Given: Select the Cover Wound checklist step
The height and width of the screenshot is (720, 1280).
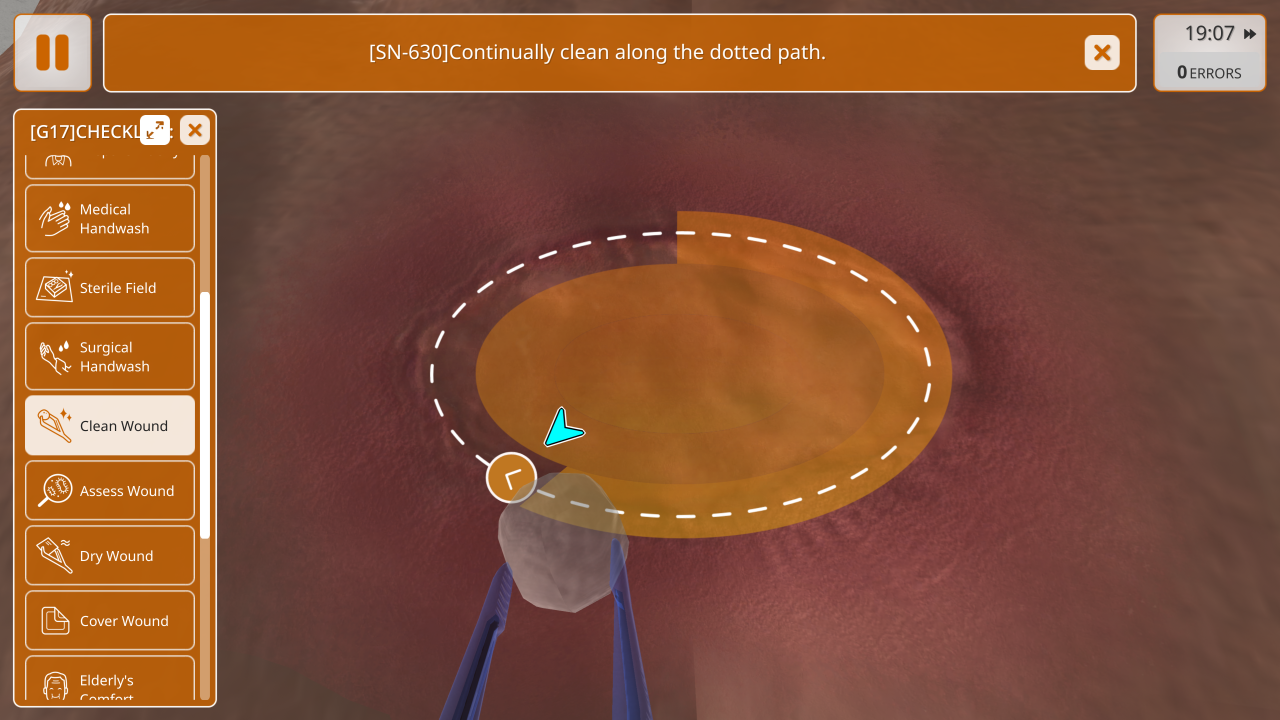Looking at the screenshot, I should [110, 621].
